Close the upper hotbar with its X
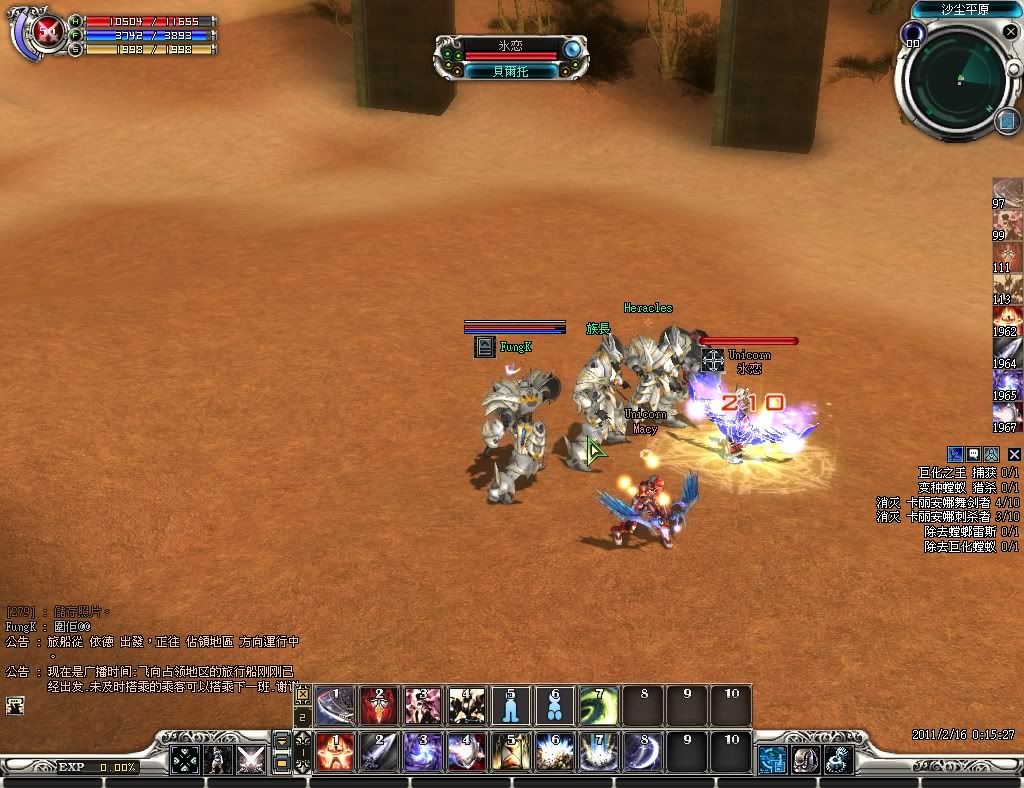Viewport: 1024px width, 788px height. click(x=302, y=693)
